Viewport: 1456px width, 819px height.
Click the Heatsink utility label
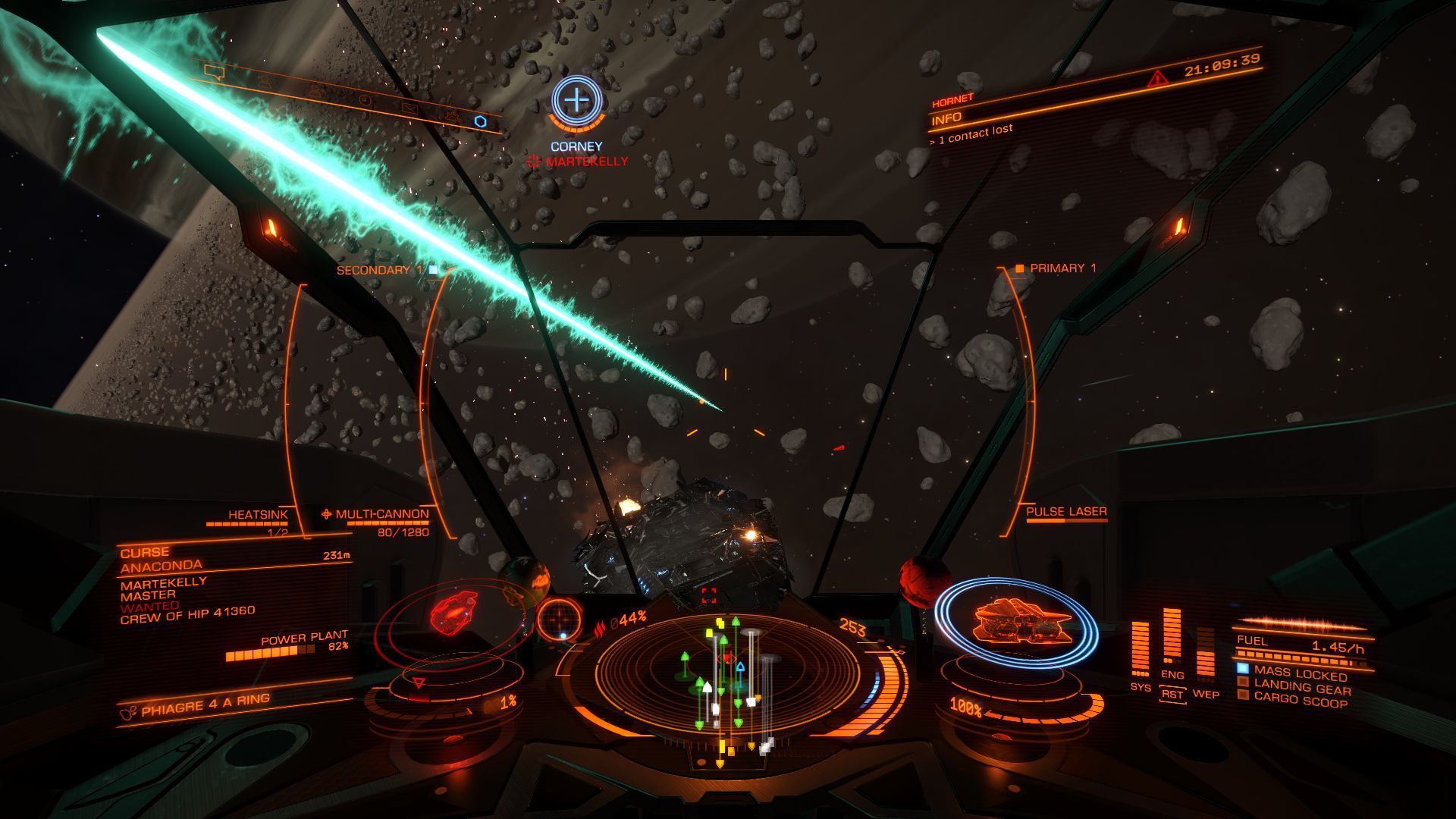pos(258,515)
